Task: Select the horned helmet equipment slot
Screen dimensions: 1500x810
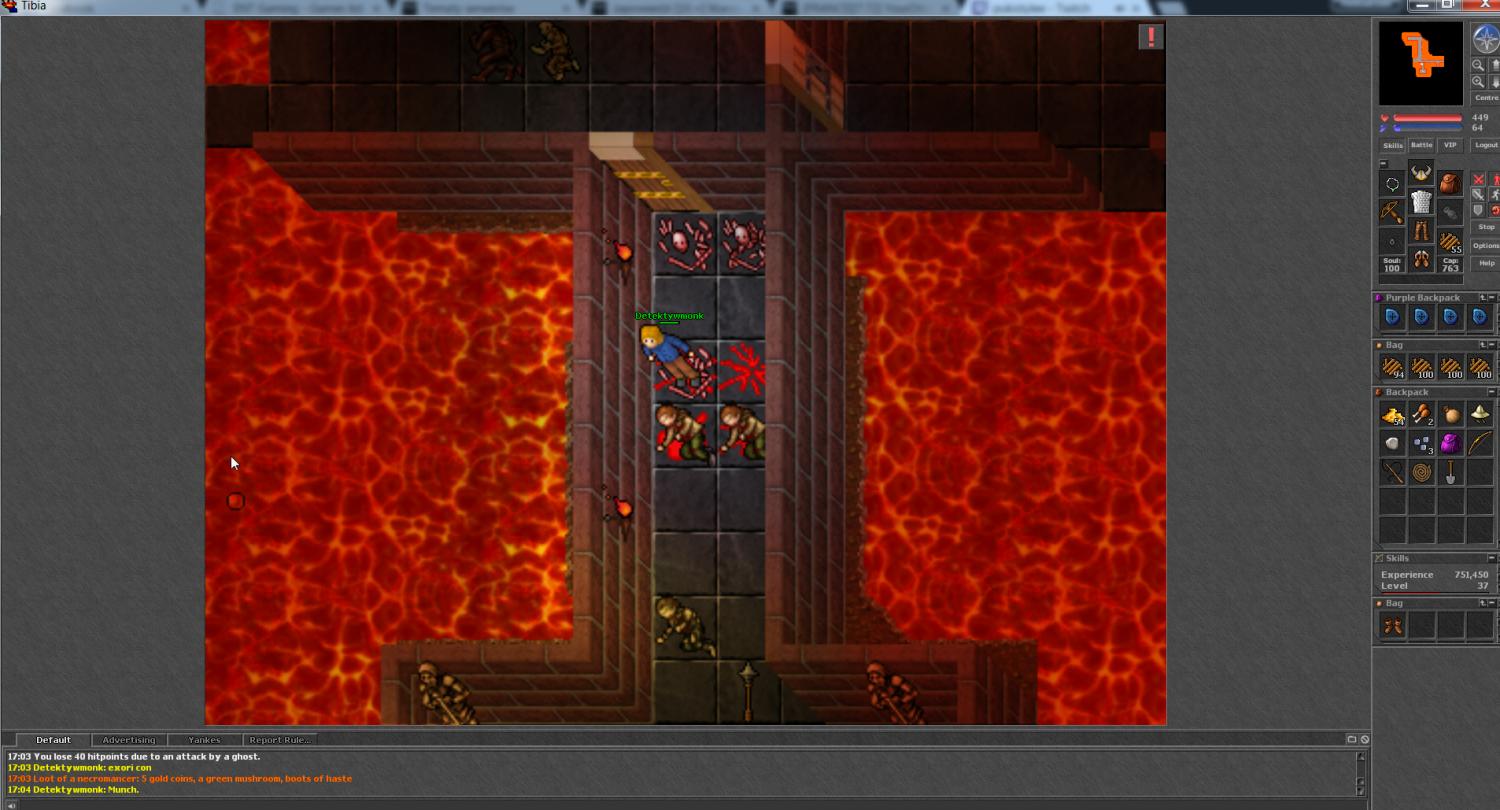Action: [x=1421, y=174]
